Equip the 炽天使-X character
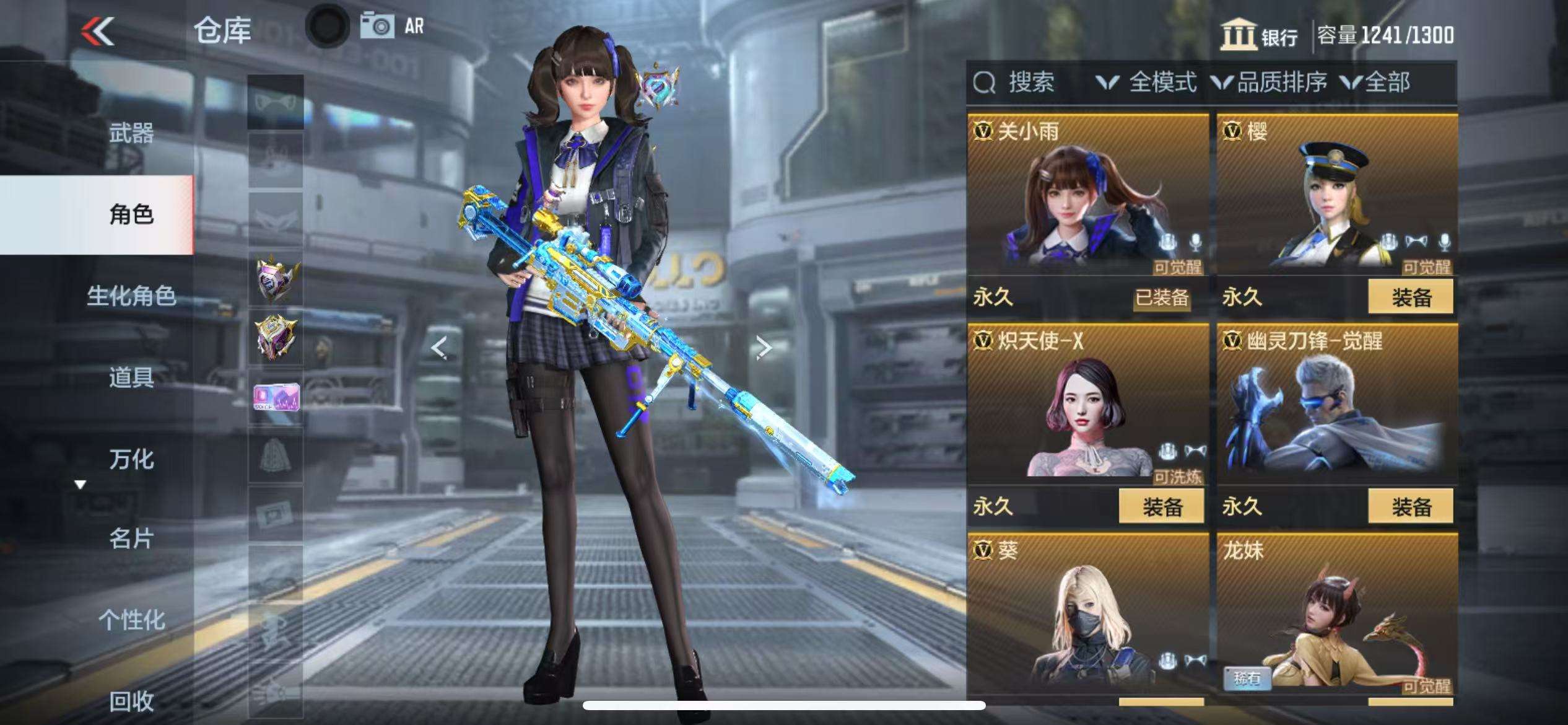Image resolution: width=1568 pixels, height=725 pixels. point(1161,507)
